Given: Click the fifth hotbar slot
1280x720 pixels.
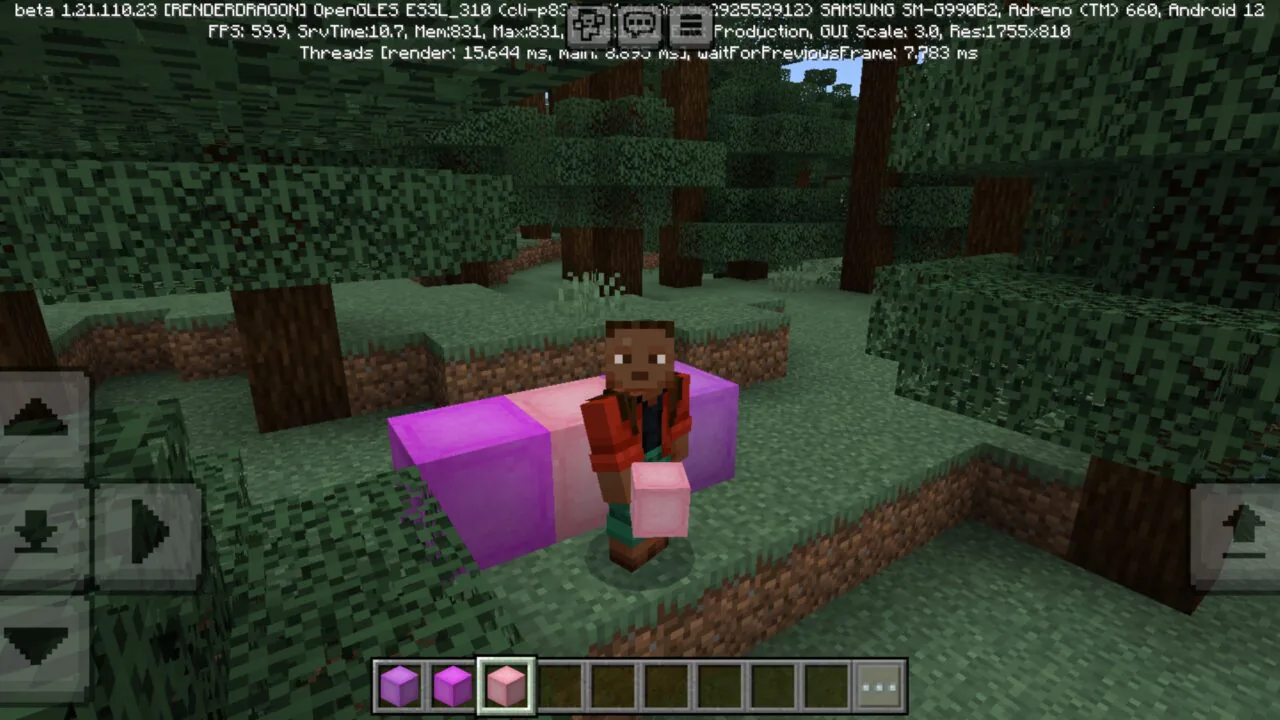Looking at the screenshot, I should pyautogui.click(x=611, y=685).
